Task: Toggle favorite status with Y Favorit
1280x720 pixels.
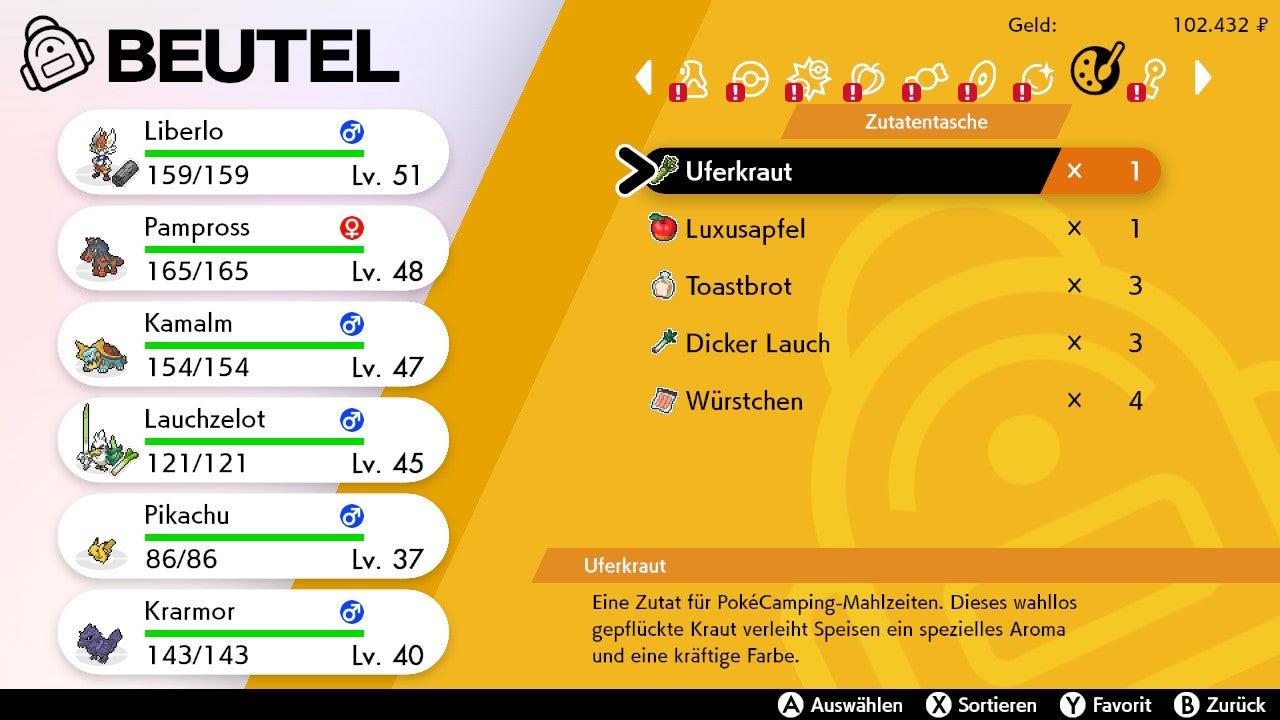Action: coord(1105,704)
